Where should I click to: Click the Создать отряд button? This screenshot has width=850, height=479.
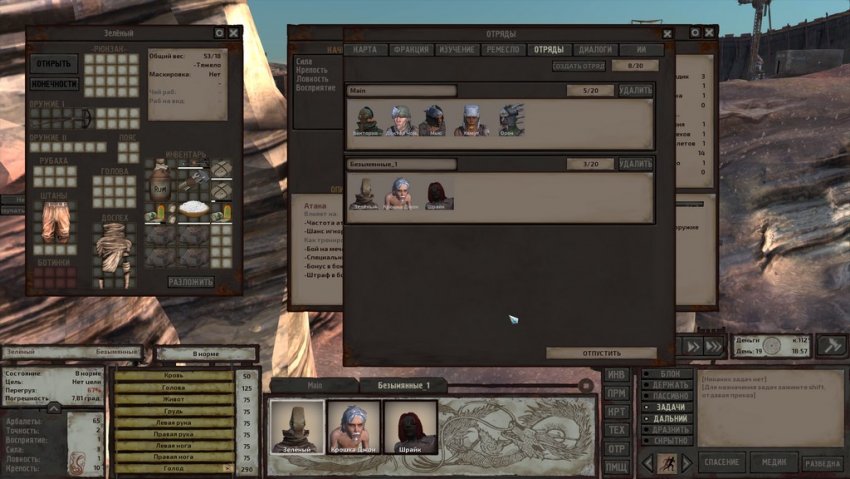[x=579, y=66]
